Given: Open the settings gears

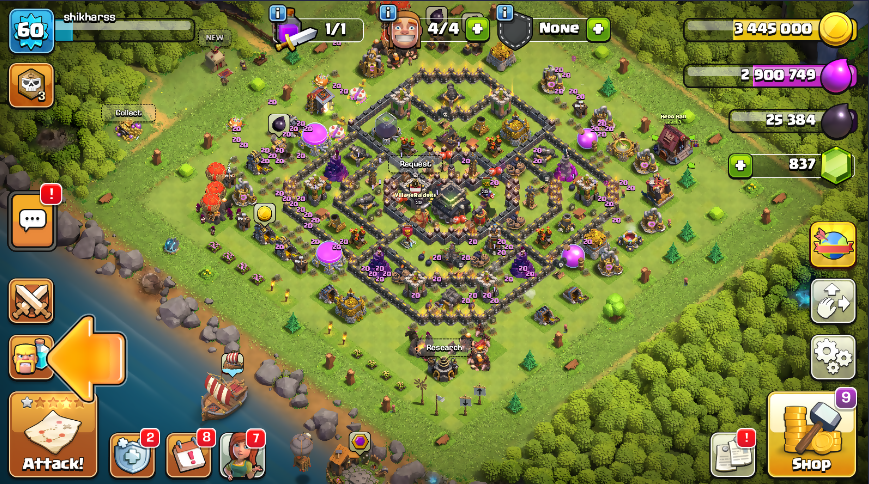Looking at the screenshot, I should pyautogui.click(x=833, y=355).
